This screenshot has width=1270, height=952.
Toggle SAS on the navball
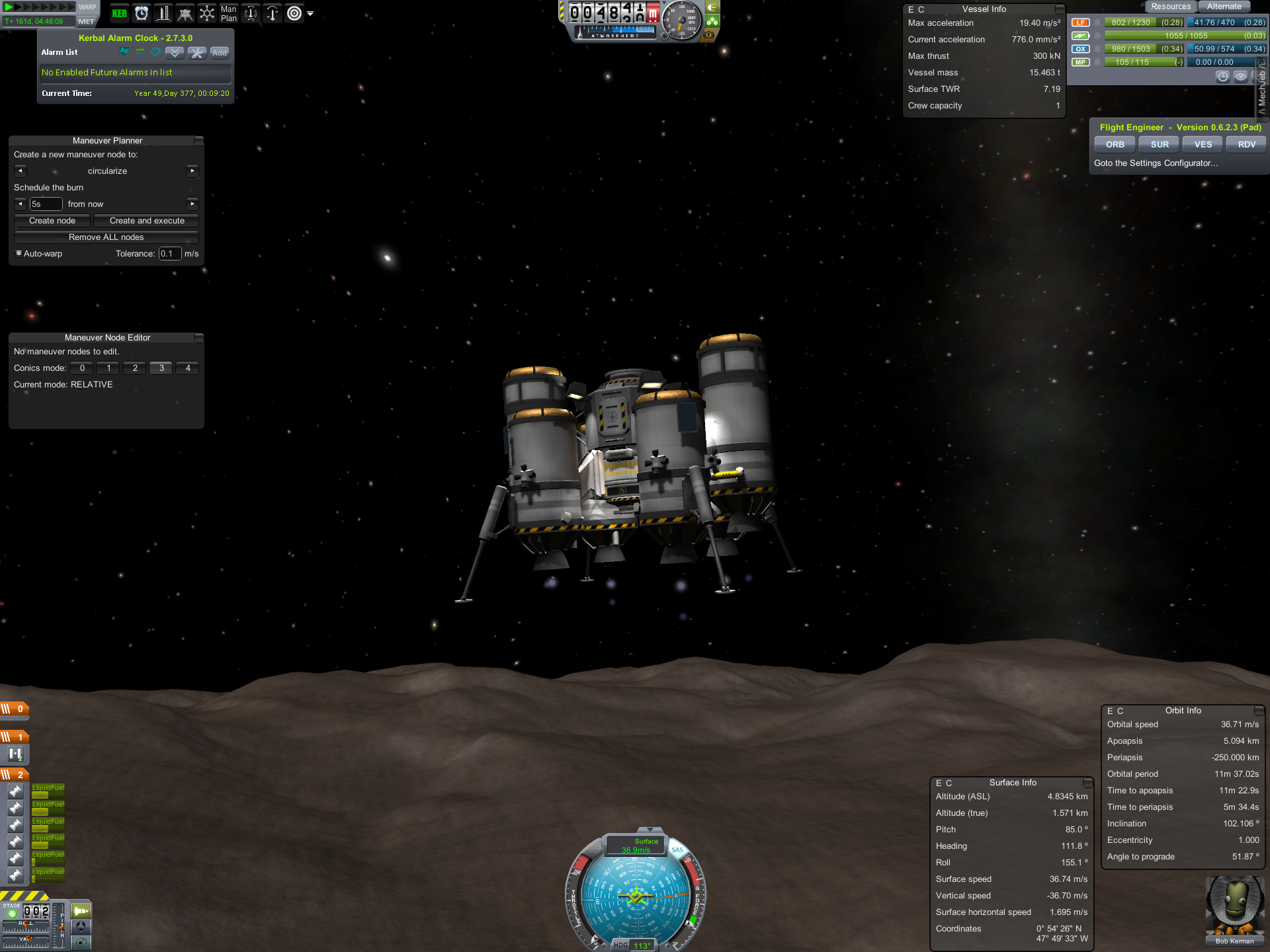pos(677,850)
